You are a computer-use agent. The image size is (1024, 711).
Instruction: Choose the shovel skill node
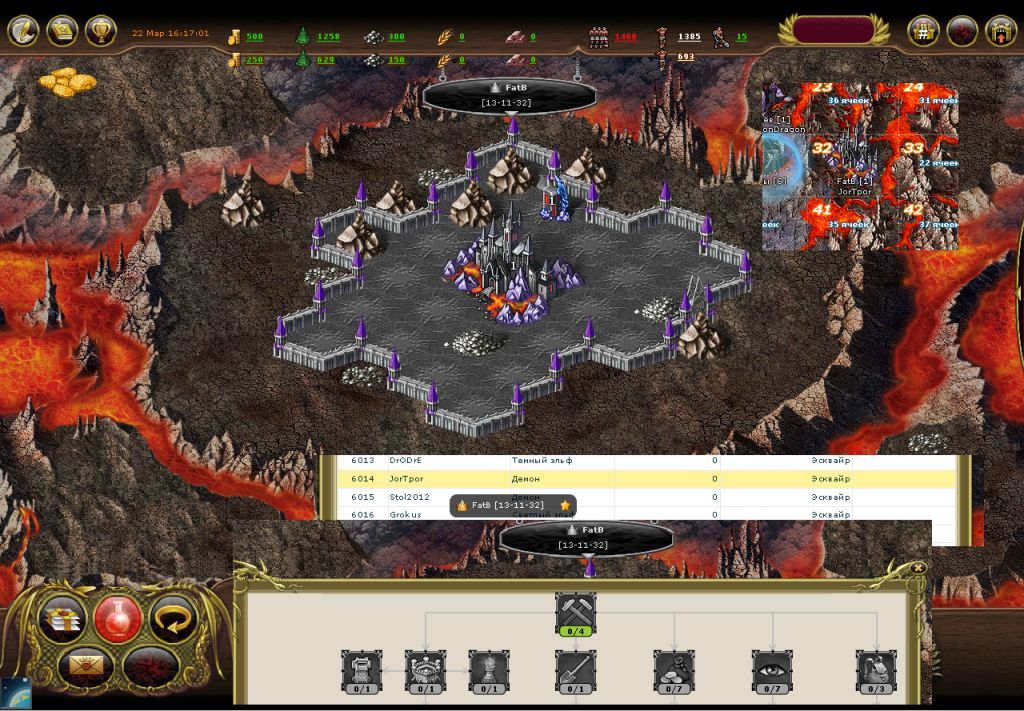(x=576, y=671)
